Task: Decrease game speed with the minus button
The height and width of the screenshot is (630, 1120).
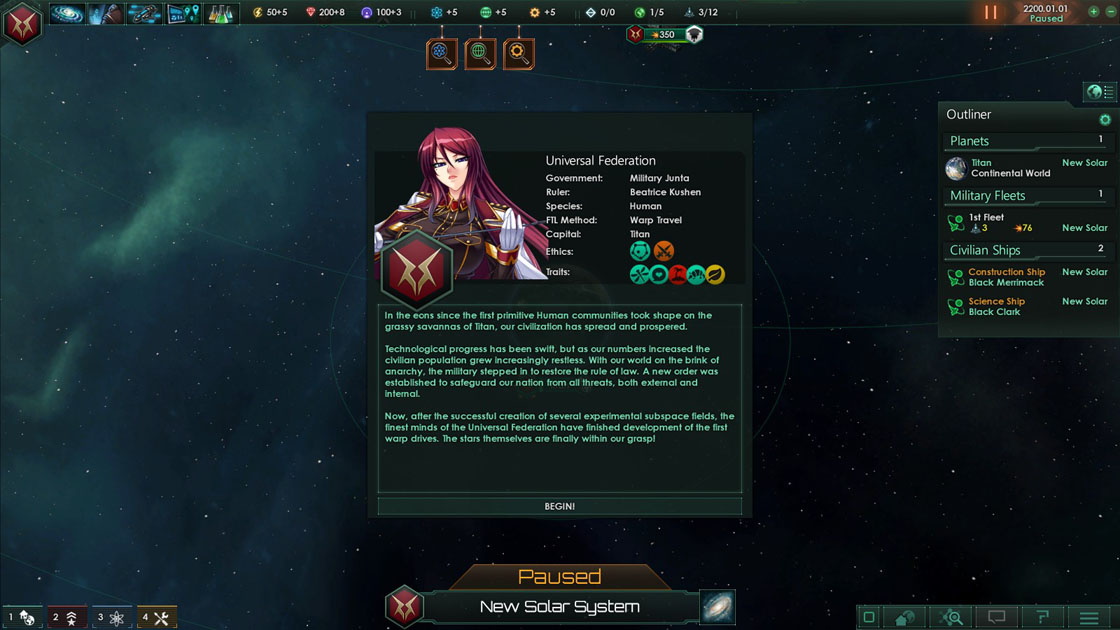Action: click(x=1108, y=12)
